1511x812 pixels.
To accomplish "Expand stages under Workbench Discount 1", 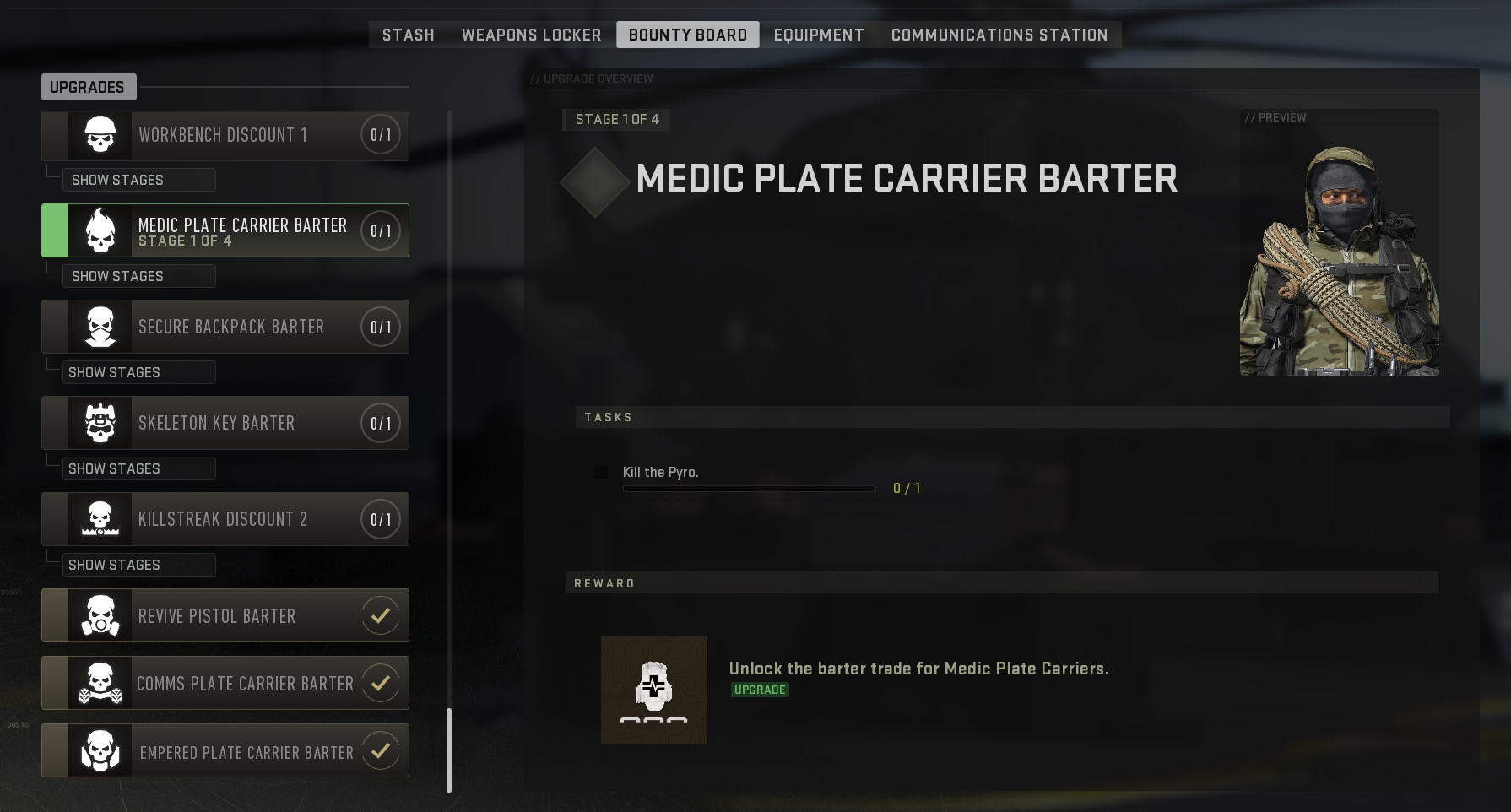I will coord(138,180).
